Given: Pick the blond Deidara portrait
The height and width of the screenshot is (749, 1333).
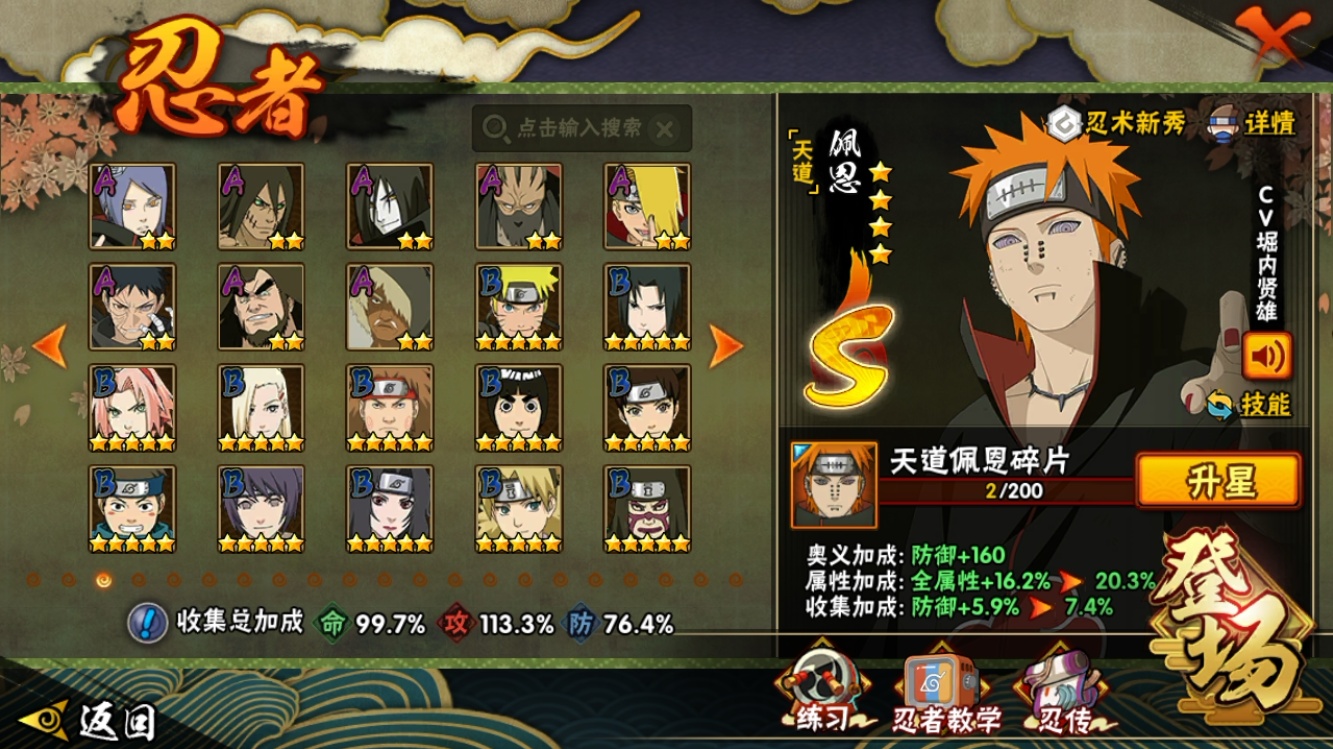Looking at the screenshot, I should click(647, 206).
